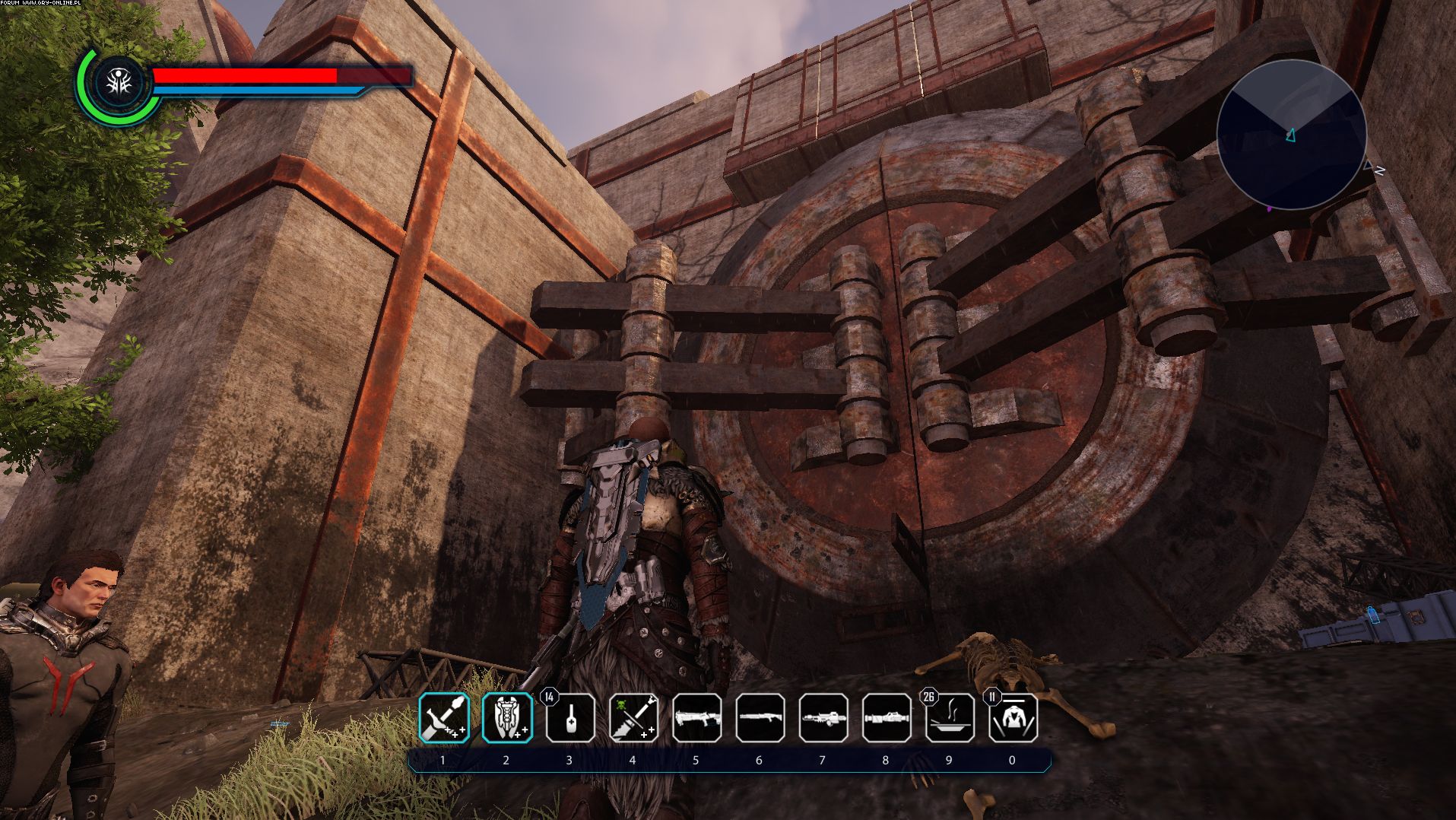Equip the shield from the hotbar

507,718
